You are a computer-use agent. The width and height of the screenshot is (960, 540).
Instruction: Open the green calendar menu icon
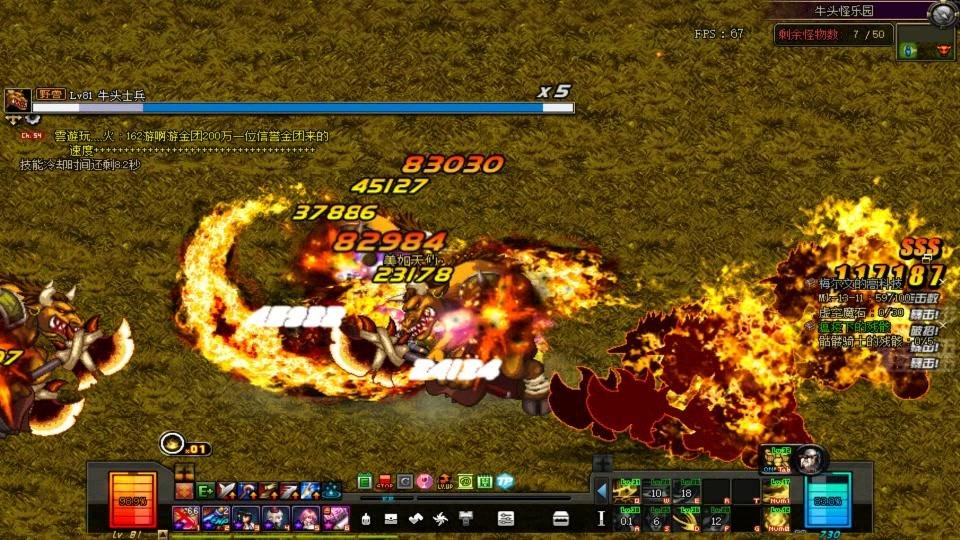[365, 482]
